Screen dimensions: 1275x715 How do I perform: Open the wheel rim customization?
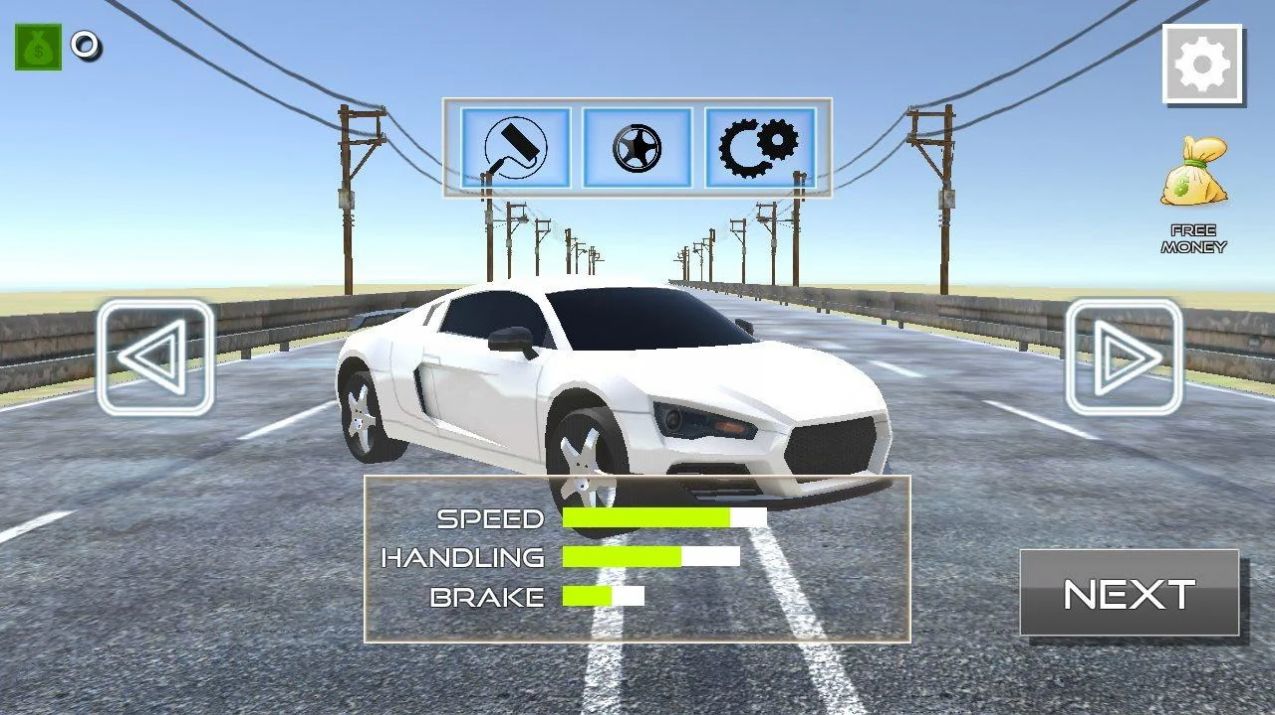[638, 148]
